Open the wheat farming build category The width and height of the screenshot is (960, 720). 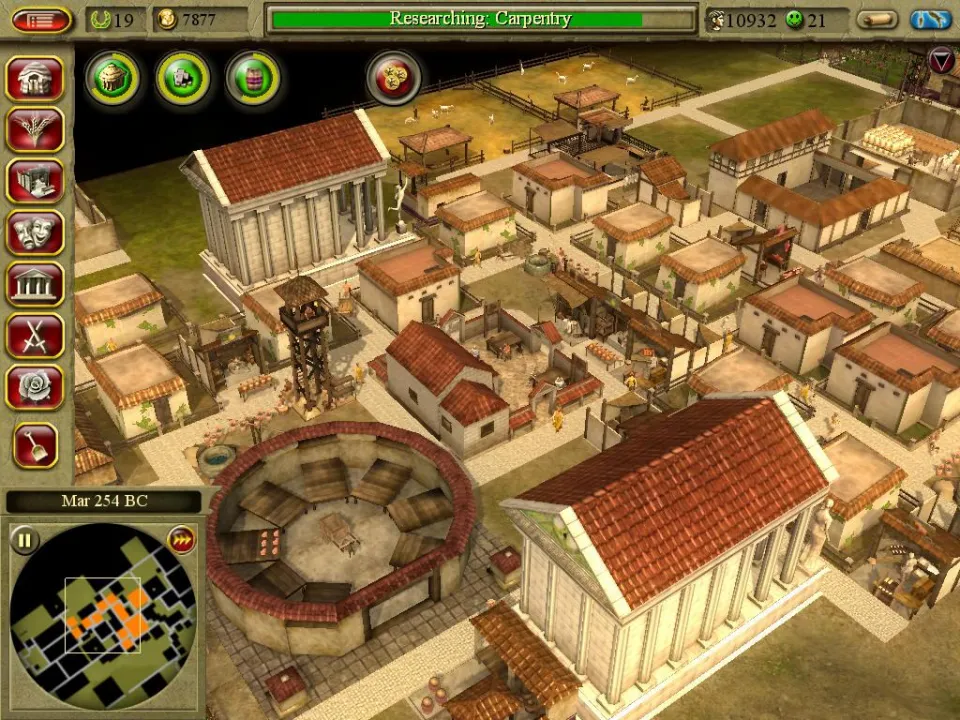(x=35, y=130)
